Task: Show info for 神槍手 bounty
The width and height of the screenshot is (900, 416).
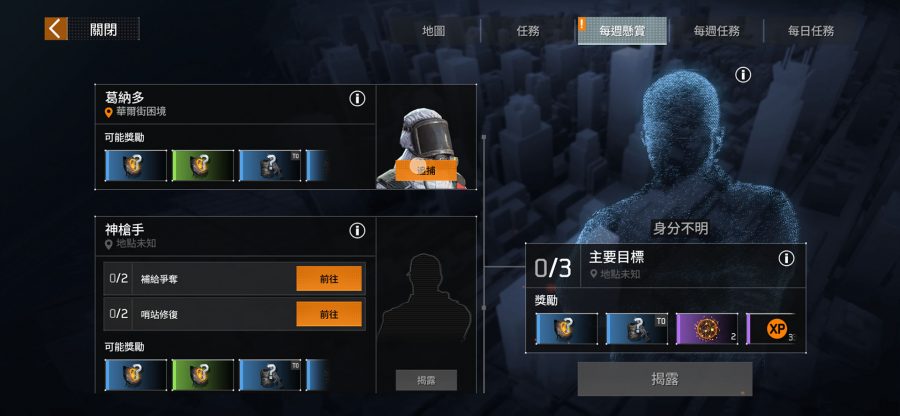Action: [x=357, y=231]
